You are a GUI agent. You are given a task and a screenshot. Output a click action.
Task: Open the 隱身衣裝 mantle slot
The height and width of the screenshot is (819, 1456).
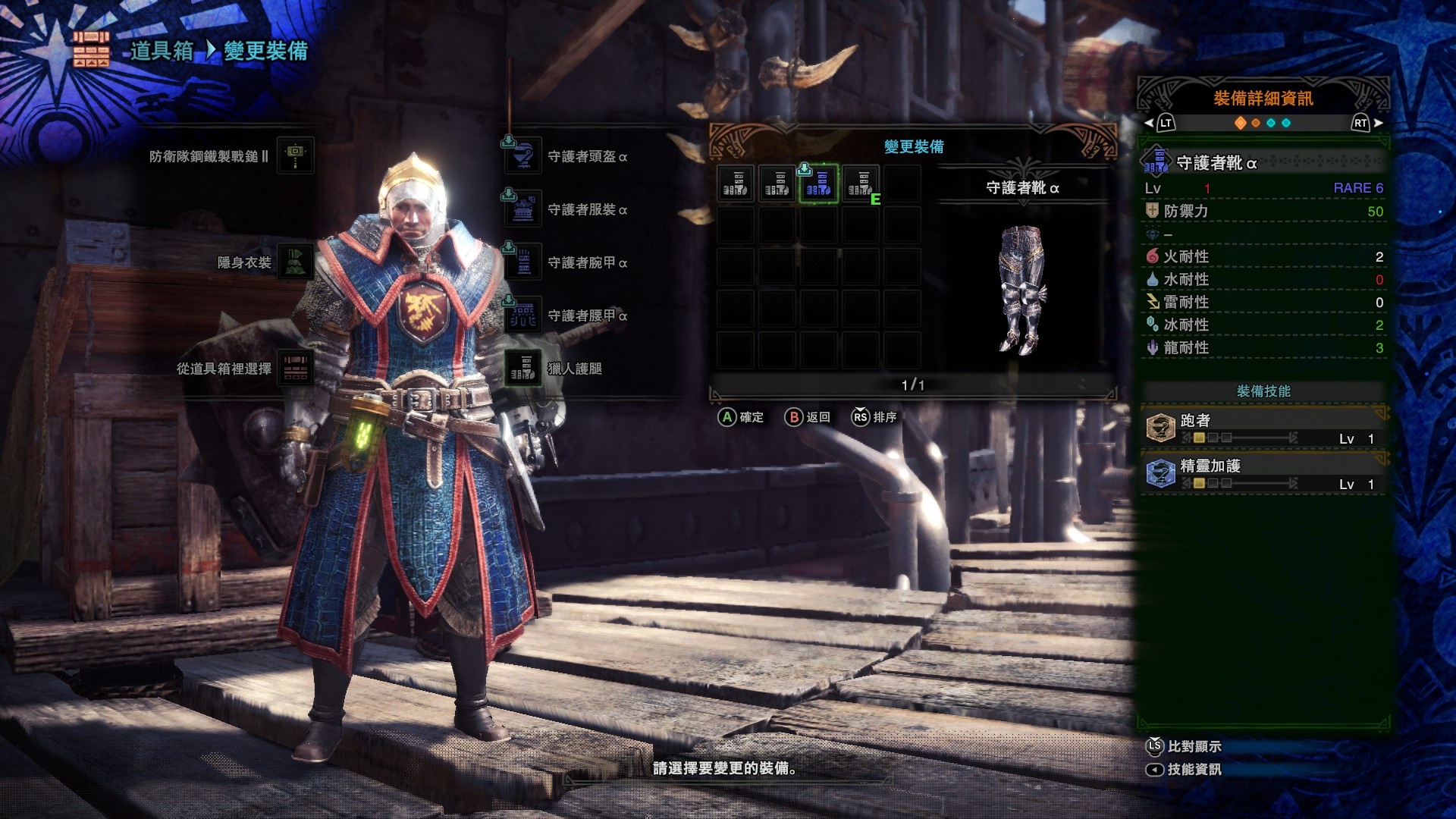[295, 262]
